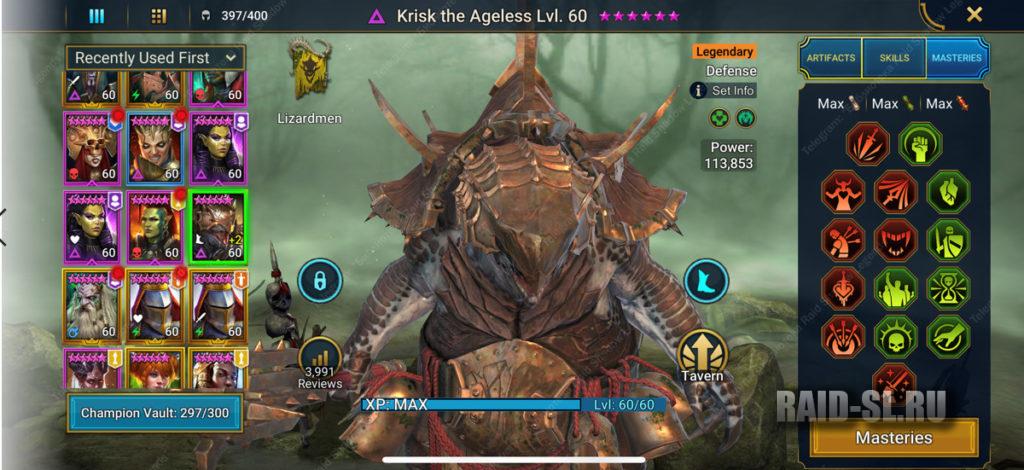Inspect the green fist mastery icon

coord(918,143)
